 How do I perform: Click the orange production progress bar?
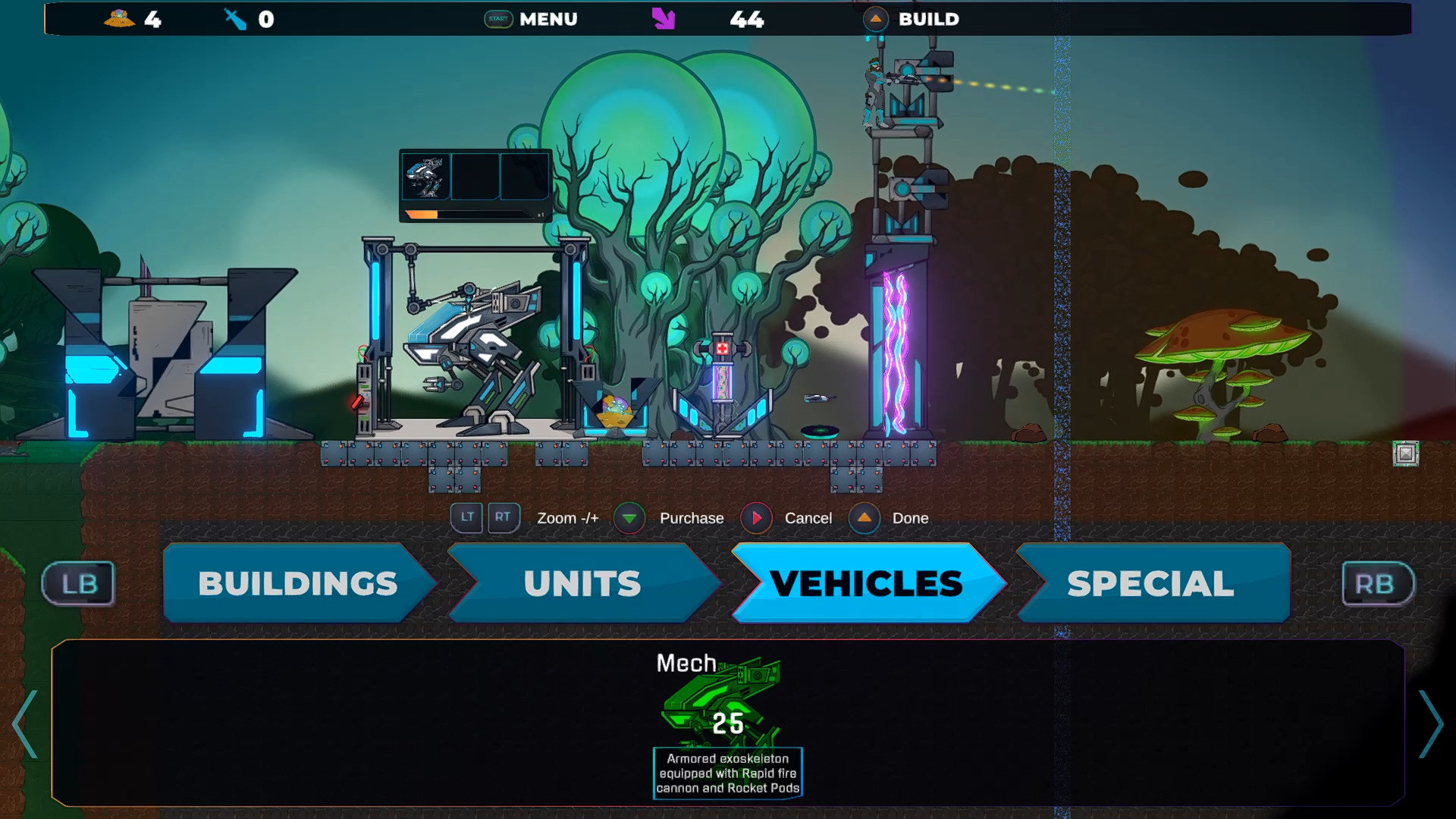click(422, 215)
